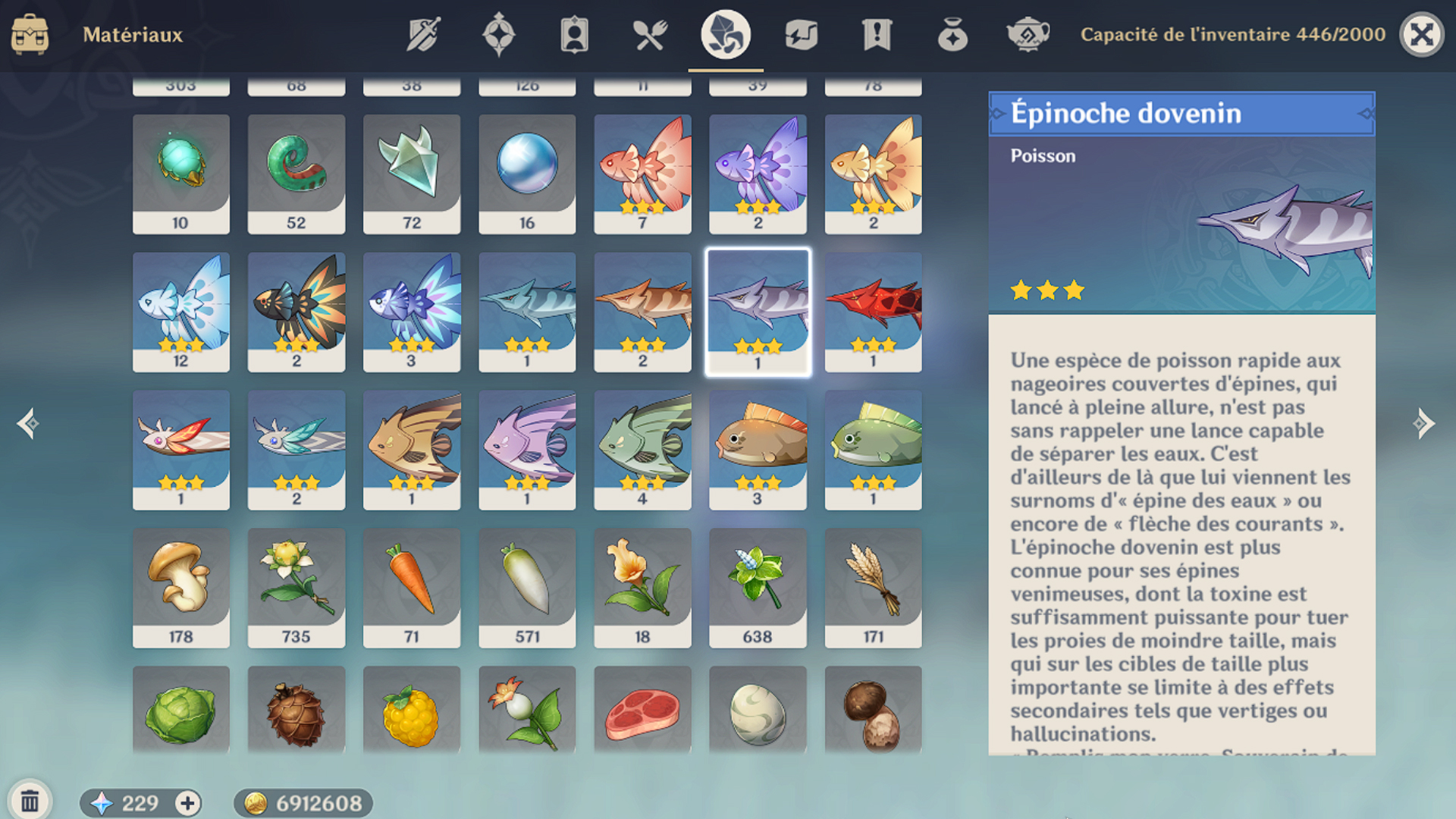The image size is (1456, 819).
Task: Select the Artifacts inventory icon
Action: click(x=497, y=34)
